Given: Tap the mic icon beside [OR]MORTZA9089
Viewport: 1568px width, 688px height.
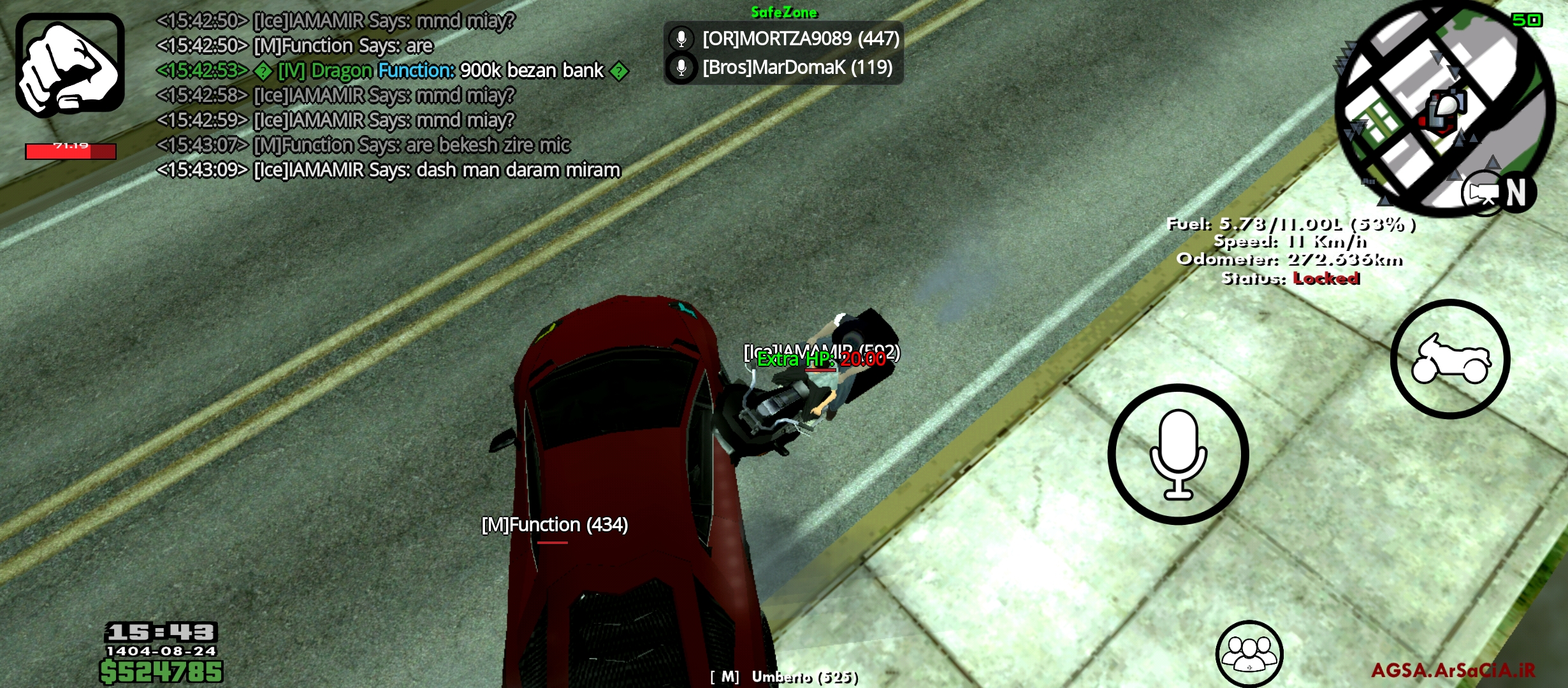Looking at the screenshot, I should coord(682,38).
